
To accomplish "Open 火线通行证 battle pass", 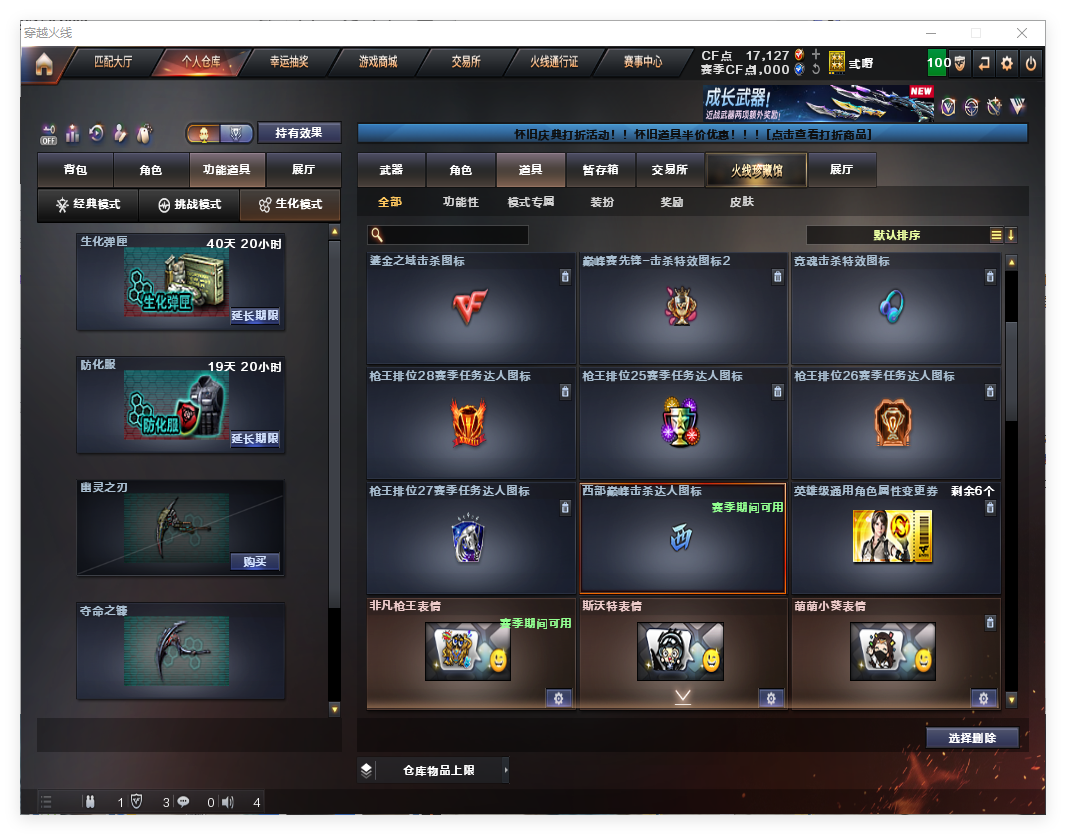I will click(554, 62).
